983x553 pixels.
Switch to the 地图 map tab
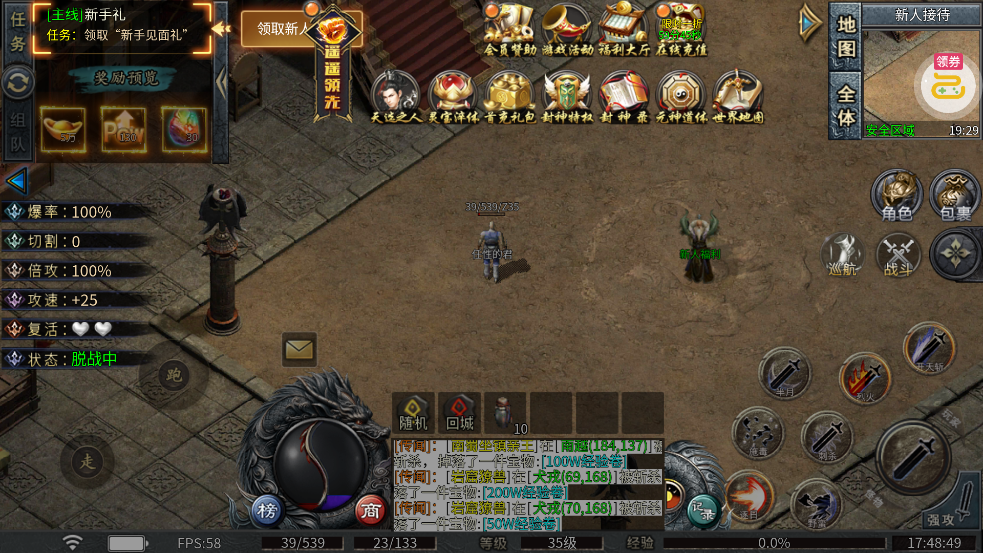[846, 36]
